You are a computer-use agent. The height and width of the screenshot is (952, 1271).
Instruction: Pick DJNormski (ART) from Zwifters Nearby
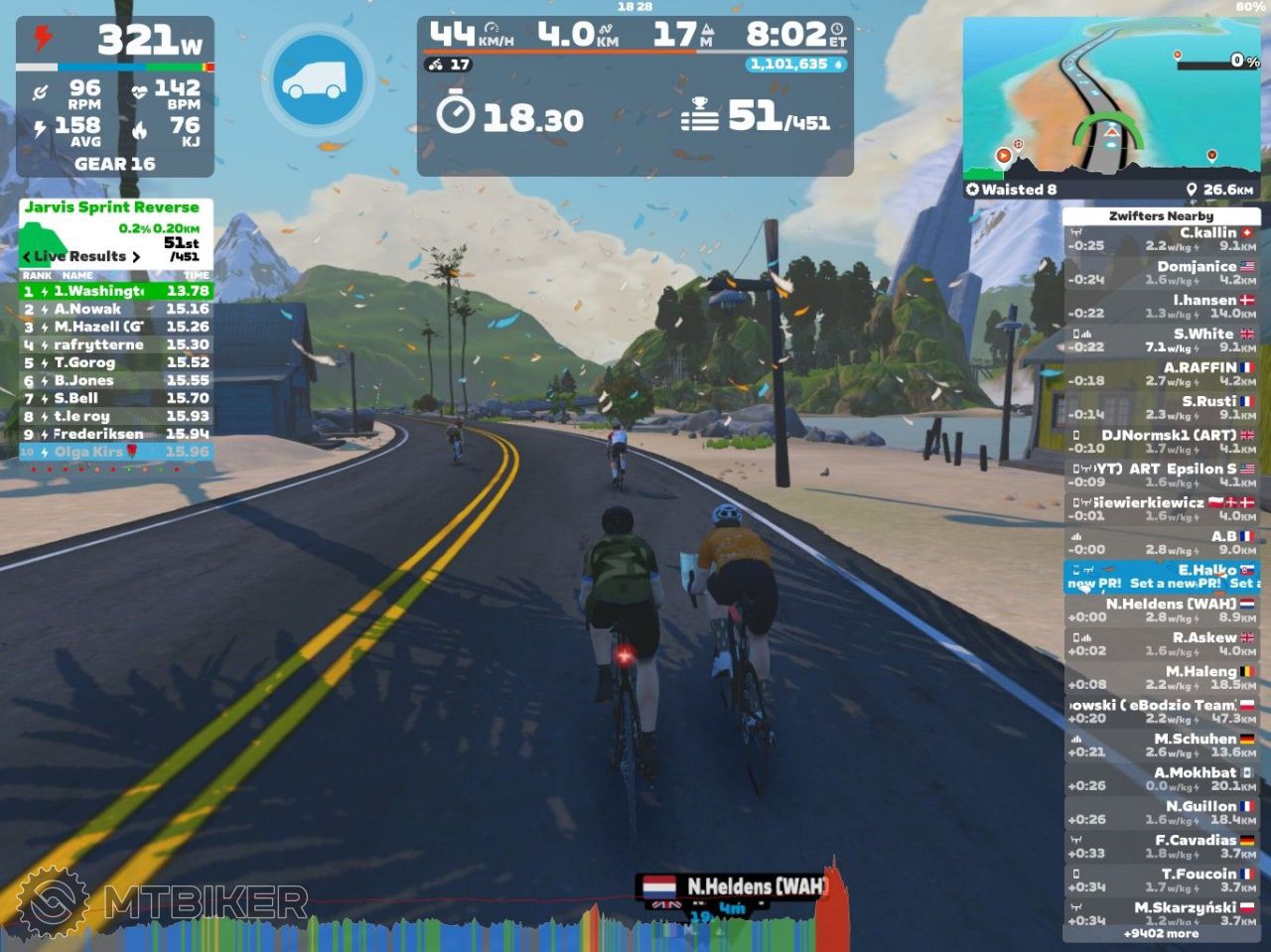(1162, 442)
